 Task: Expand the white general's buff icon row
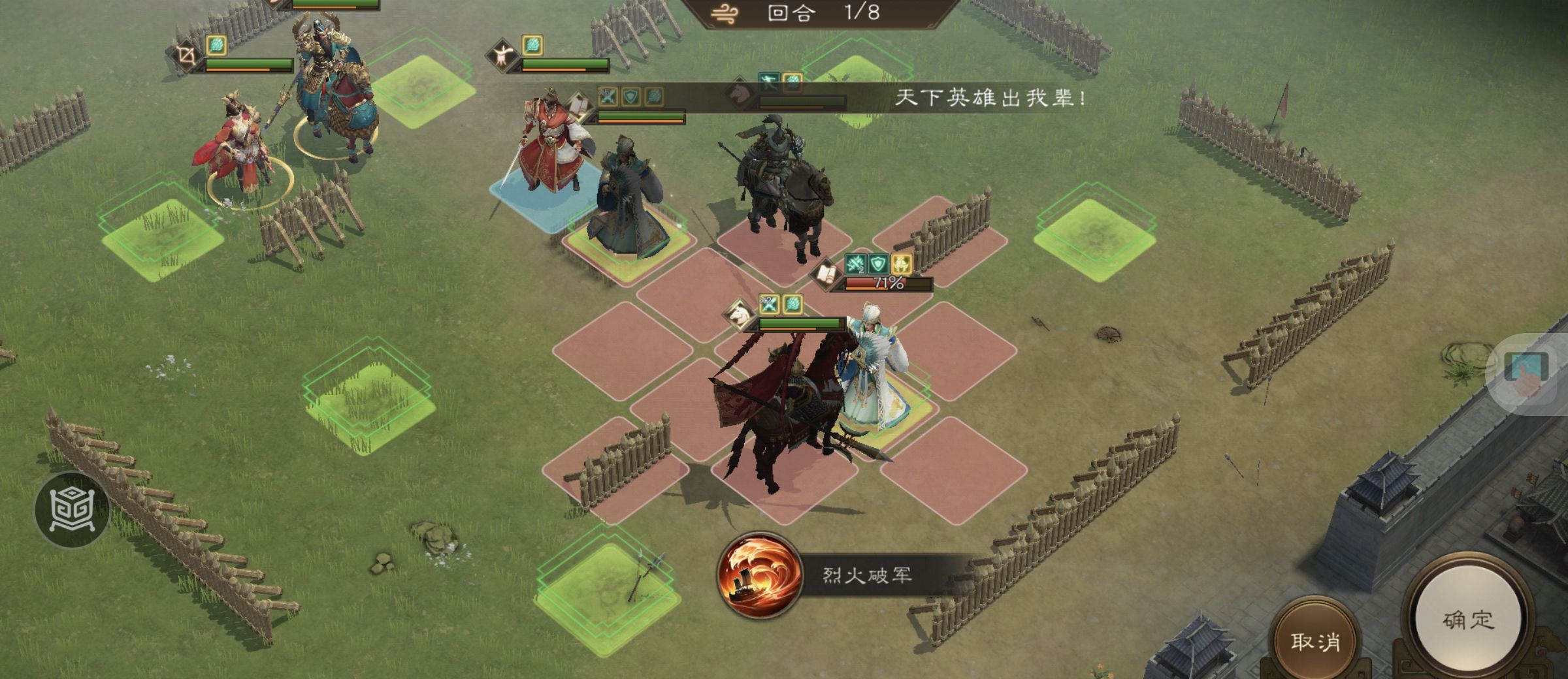pos(781,306)
